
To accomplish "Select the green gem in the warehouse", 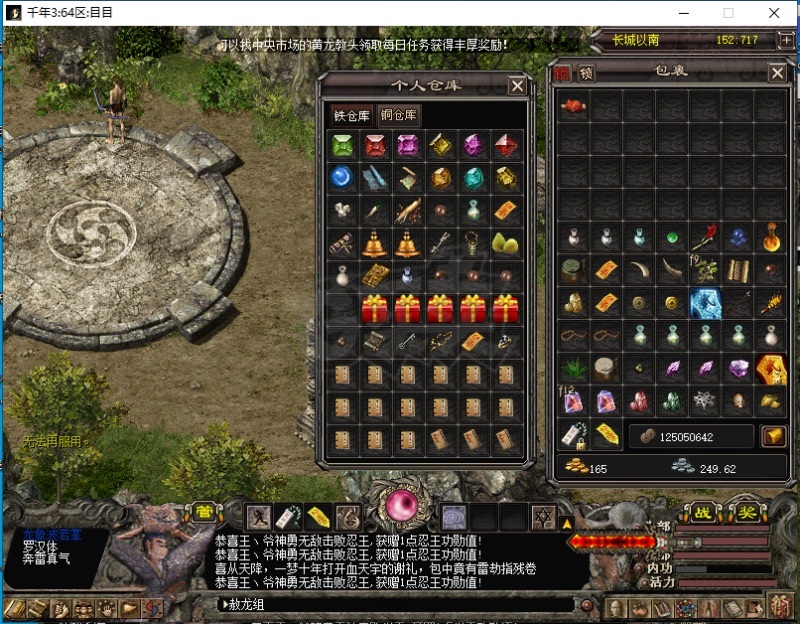I will [x=343, y=145].
